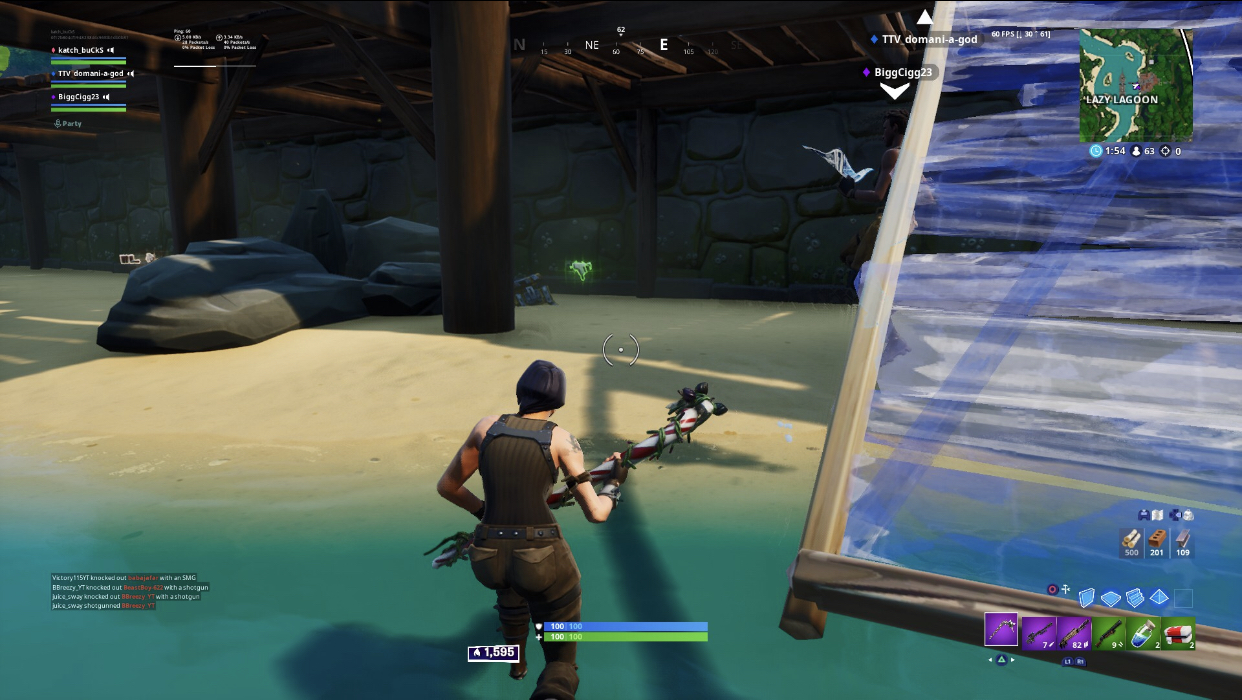Viewport: 1242px width, 700px height.
Task: Click the compass bar heading strip
Action: tap(620, 46)
